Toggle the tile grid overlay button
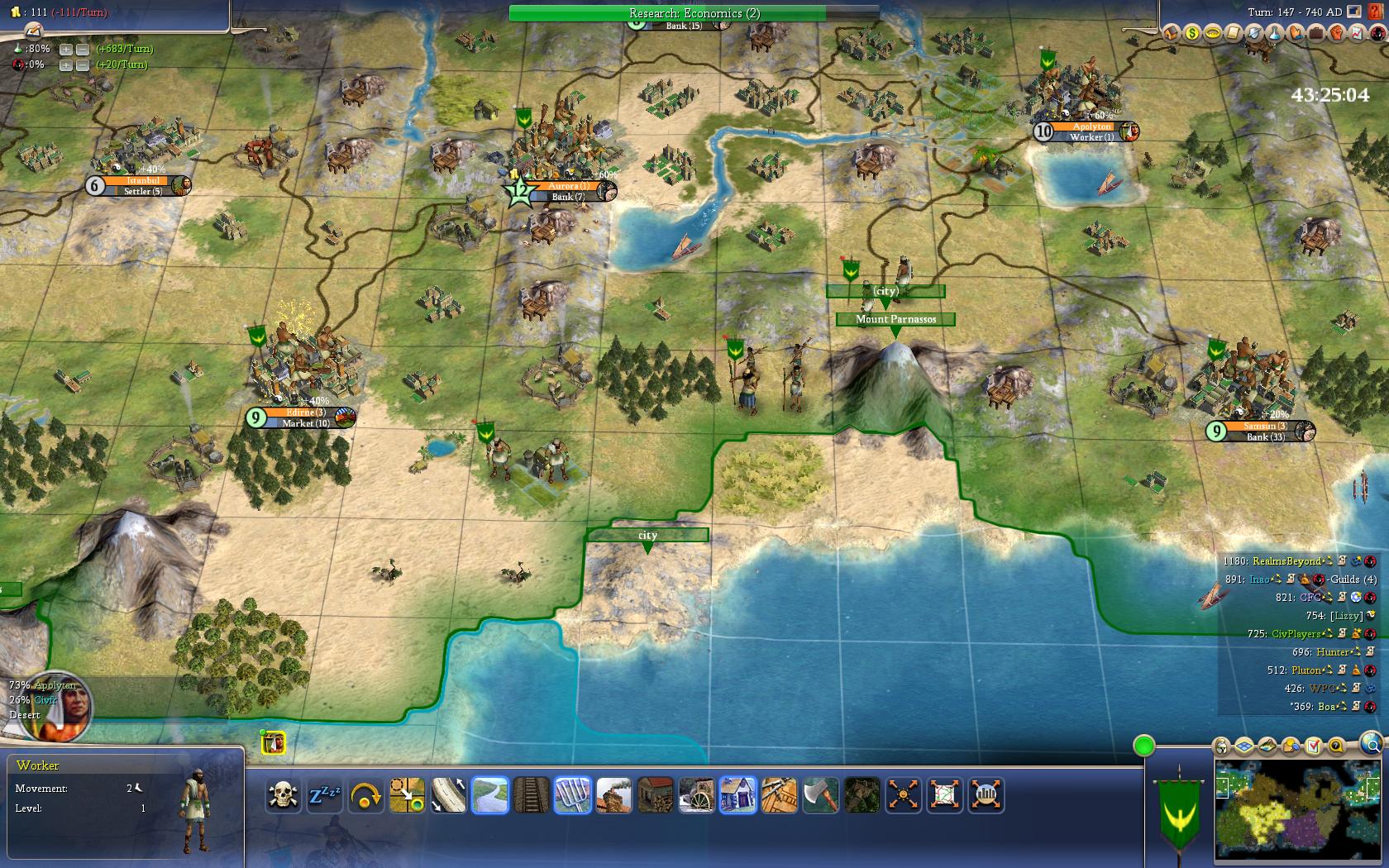 click(x=1245, y=746)
